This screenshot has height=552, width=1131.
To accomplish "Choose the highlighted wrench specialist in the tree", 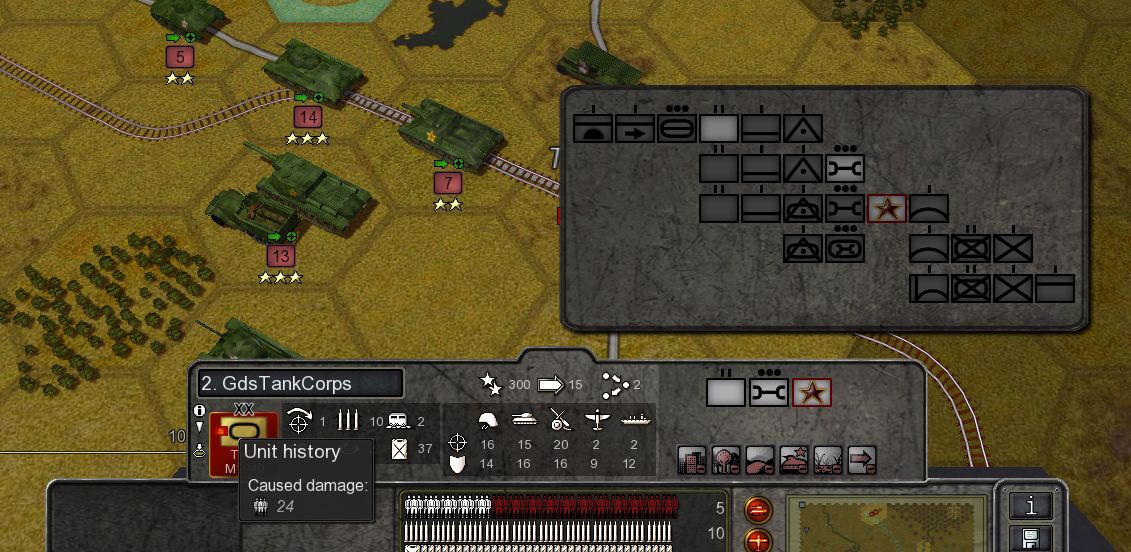I will click(845, 168).
